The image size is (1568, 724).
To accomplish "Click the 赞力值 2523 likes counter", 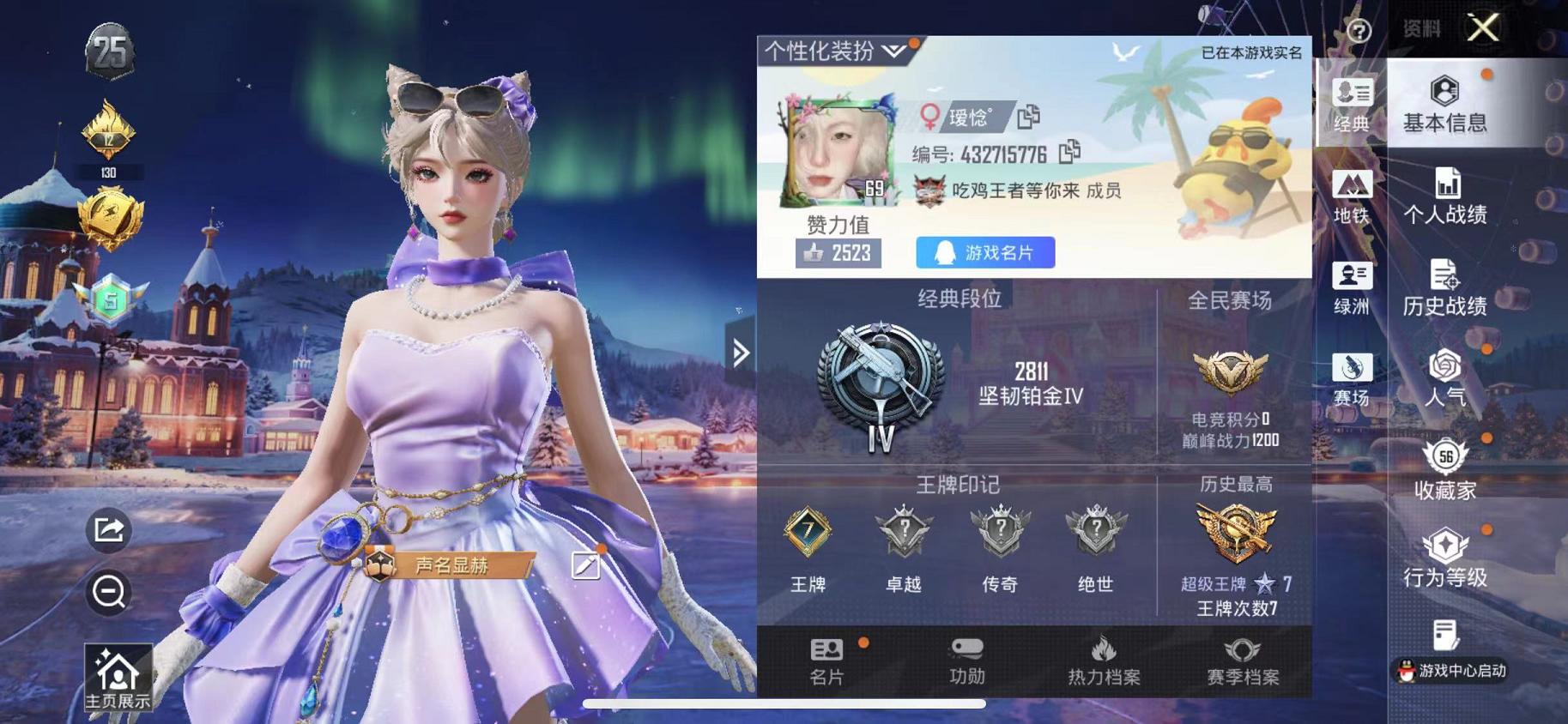I will (x=838, y=252).
